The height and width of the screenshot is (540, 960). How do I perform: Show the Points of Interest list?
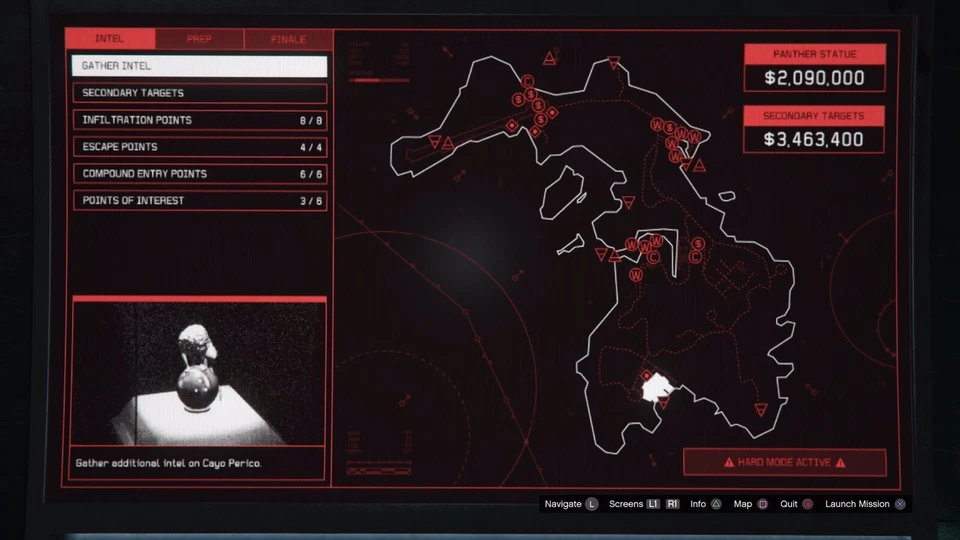coord(199,201)
